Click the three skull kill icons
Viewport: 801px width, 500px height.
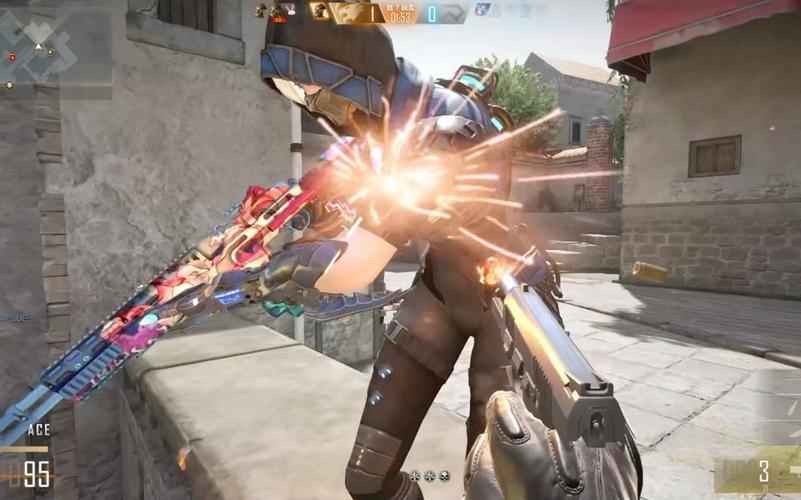pos(430,476)
